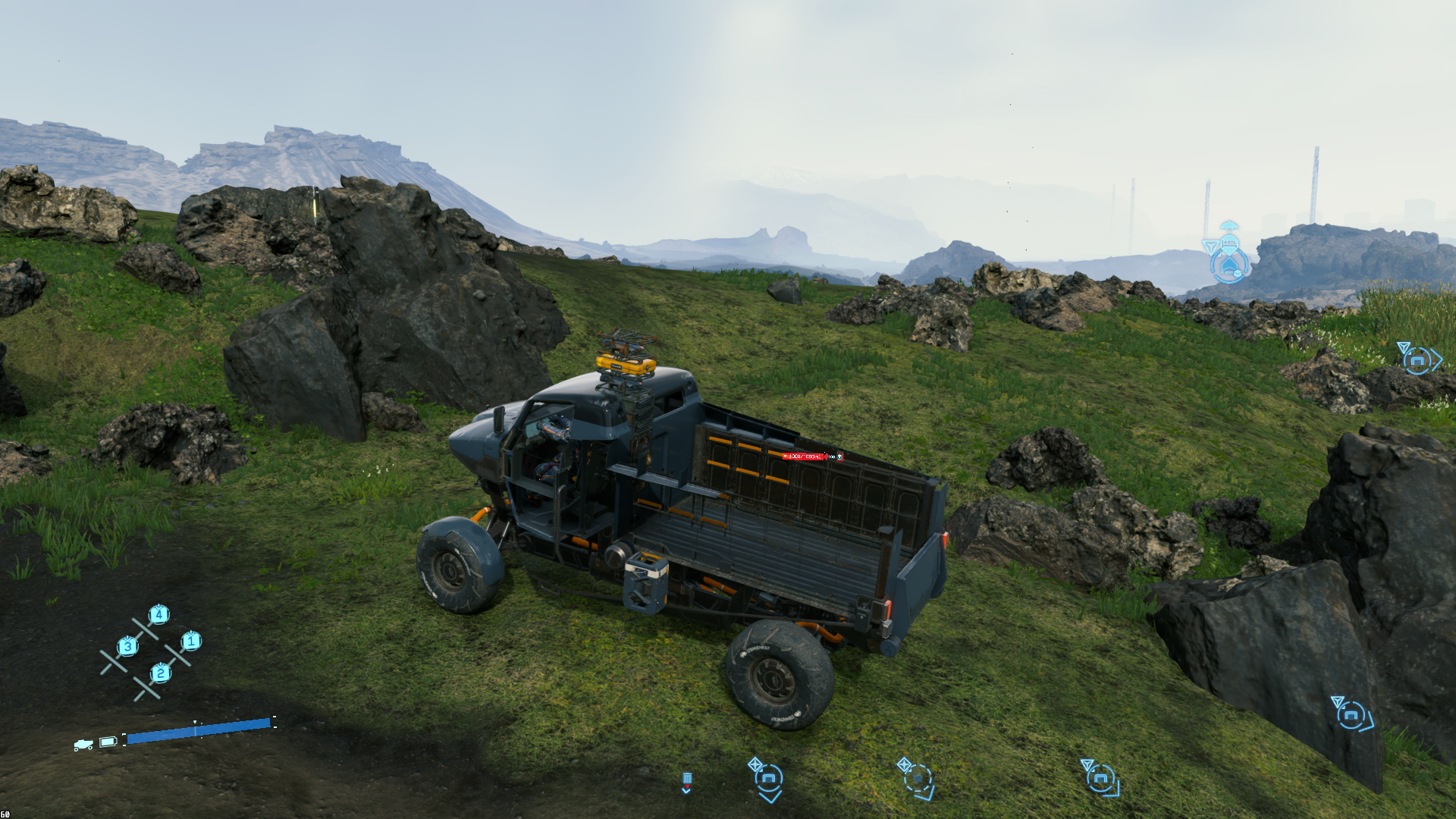Select the small container marker icon
This screenshot has height=819, width=1456.
coord(687,780)
